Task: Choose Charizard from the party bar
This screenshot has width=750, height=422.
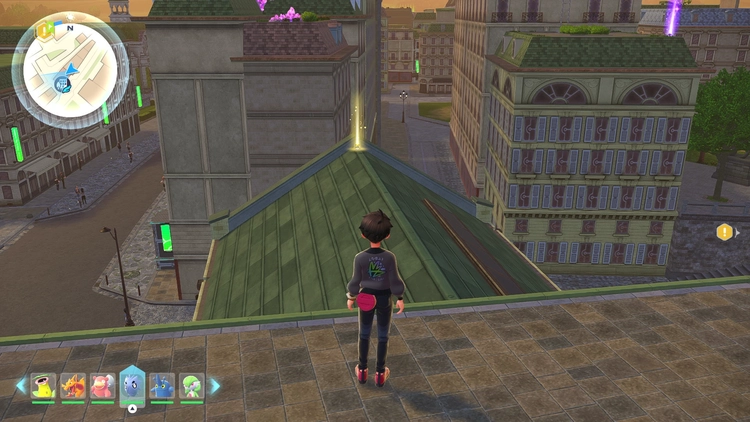Action: coord(73,386)
